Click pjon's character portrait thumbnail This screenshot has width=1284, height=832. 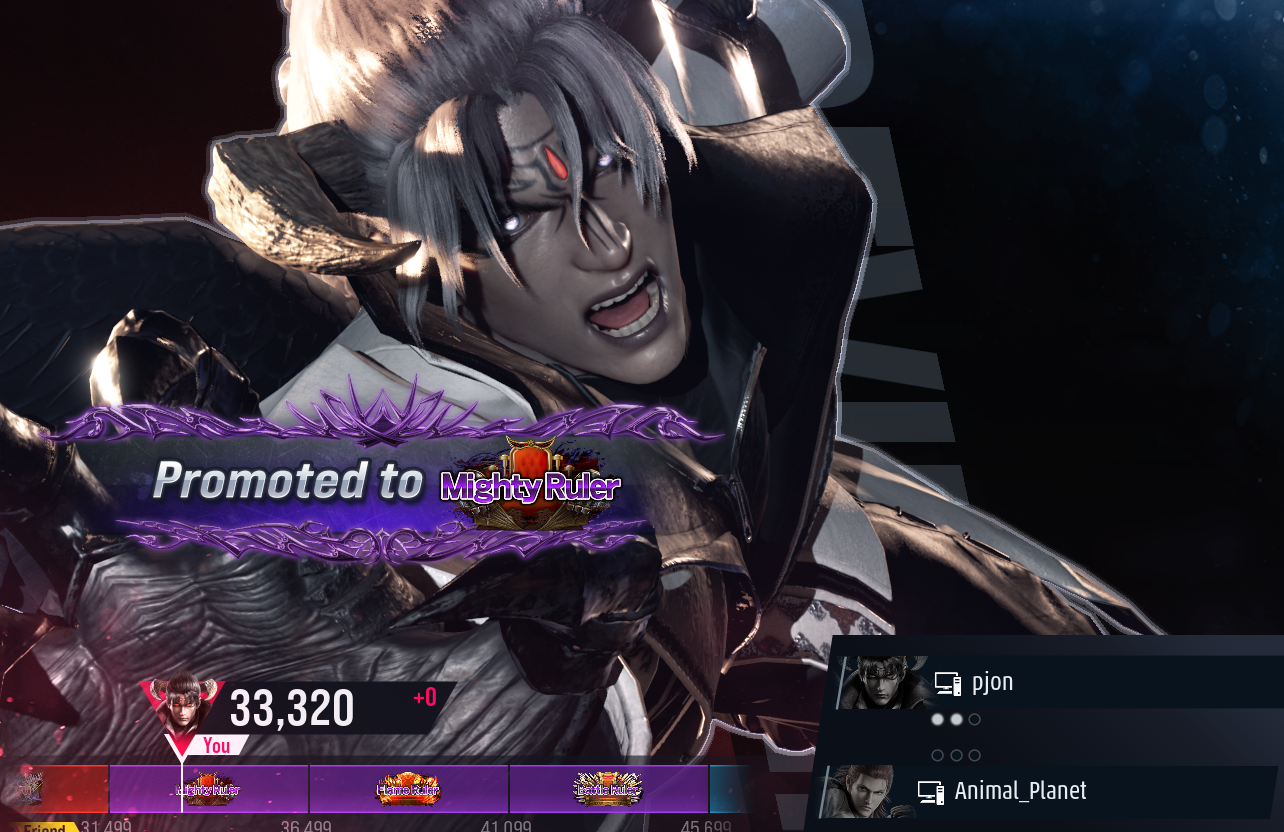pyautogui.click(x=883, y=683)
